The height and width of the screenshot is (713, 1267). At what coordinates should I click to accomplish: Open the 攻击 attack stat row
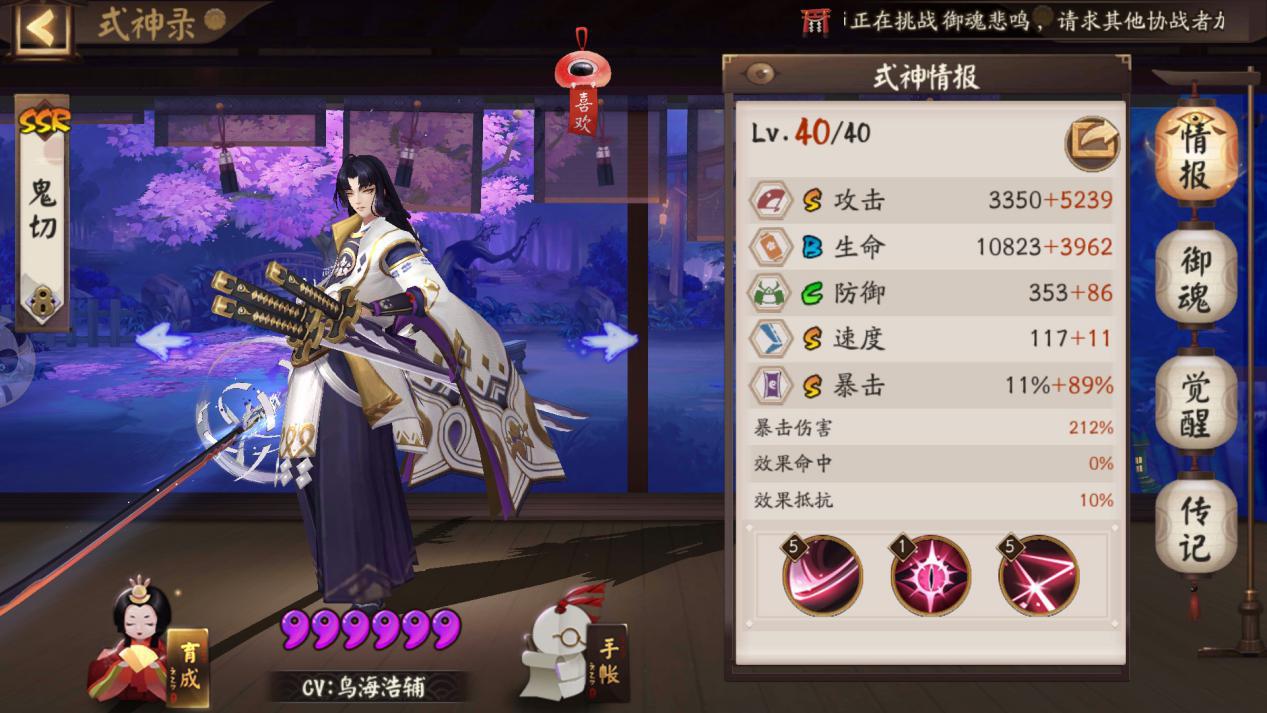click(x=930, y=201)
